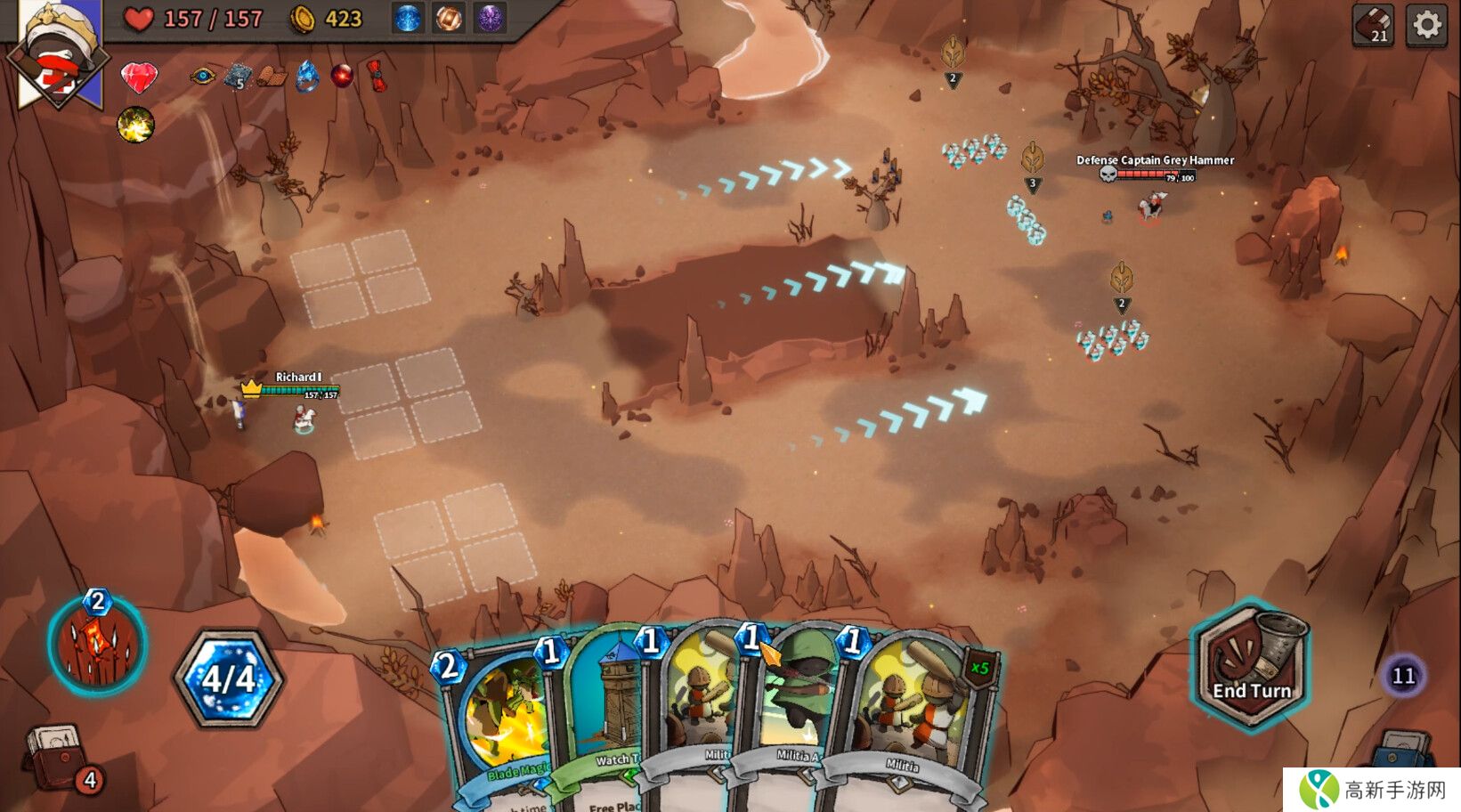Inspect the red bow tie relic
Viewport: 1461px width, 812px height.
tap(377, 76)
